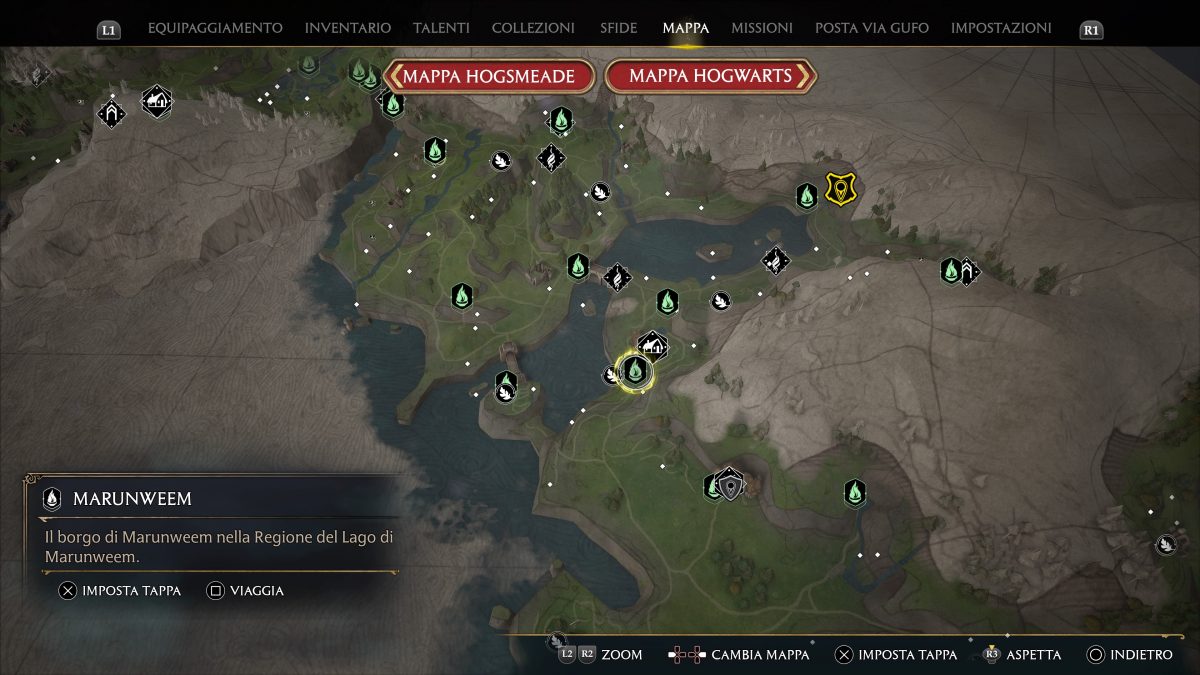The width and height of the screenshot is (1200, 675).
Task: Open Posta via Gufo tab
Action: point(872,28)
